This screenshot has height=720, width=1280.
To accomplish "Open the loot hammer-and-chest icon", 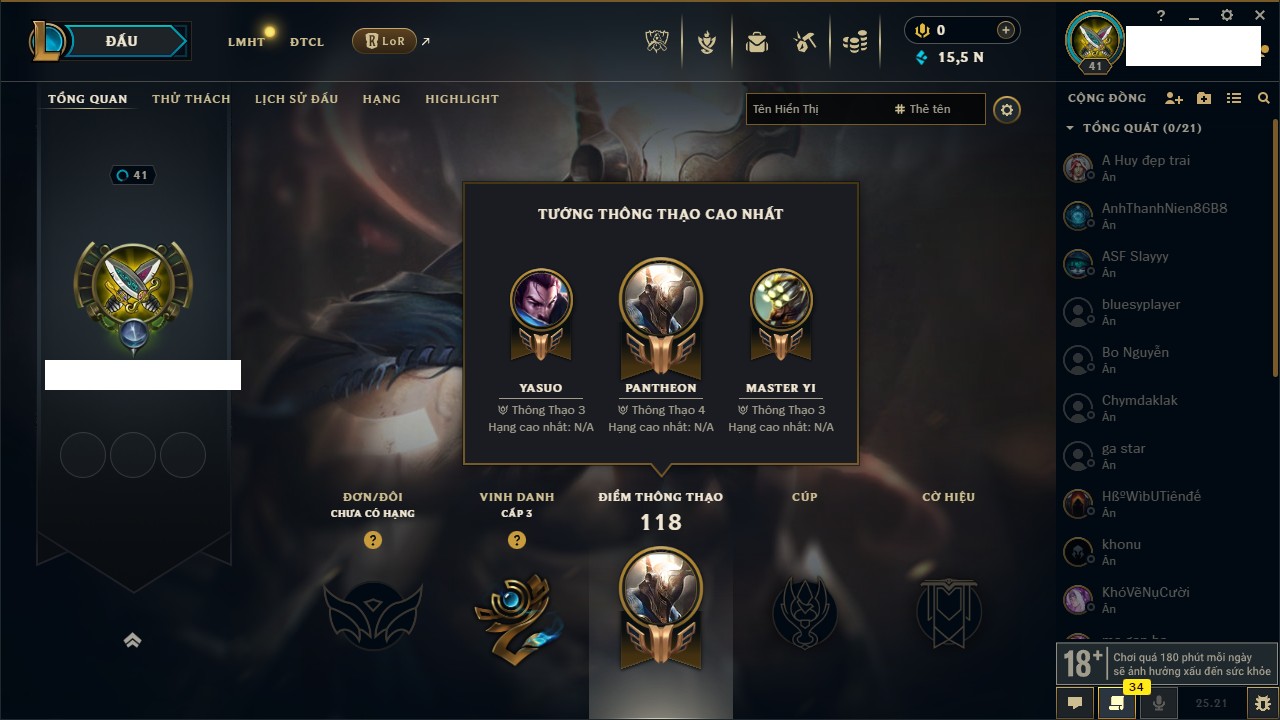I will [805, 42].
